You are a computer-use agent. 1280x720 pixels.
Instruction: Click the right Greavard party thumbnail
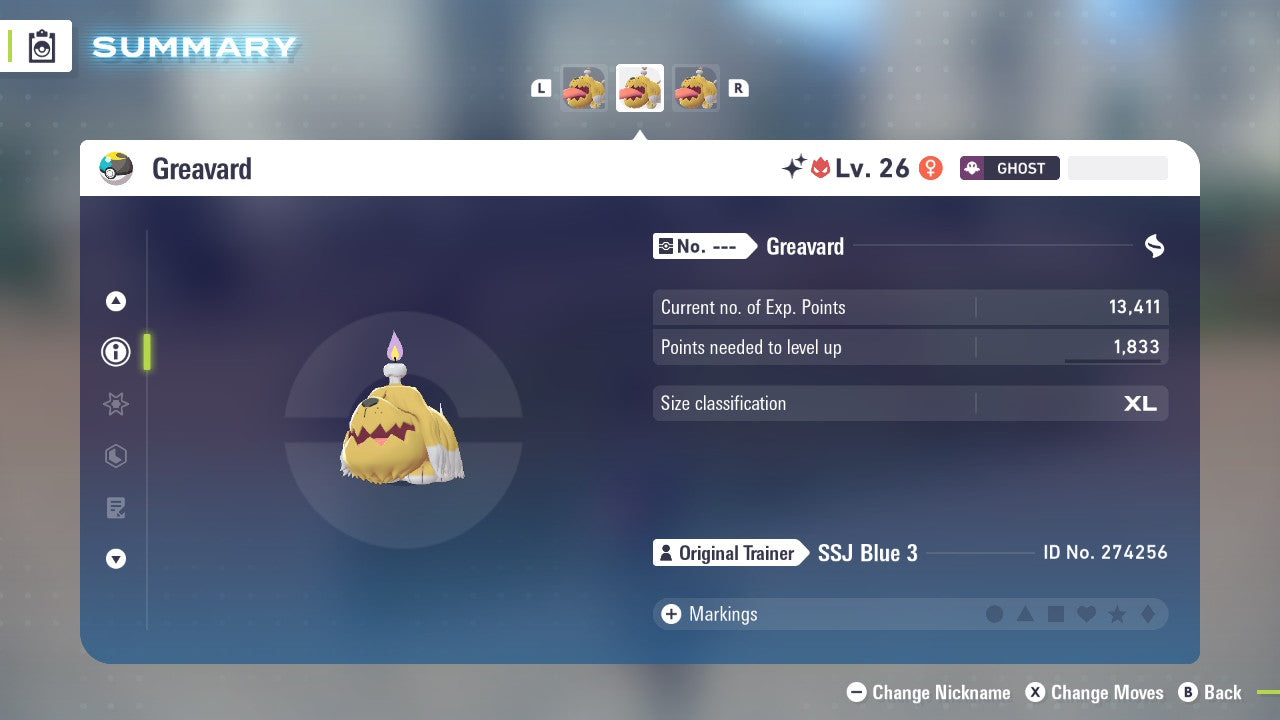click(x=696, y=88)
